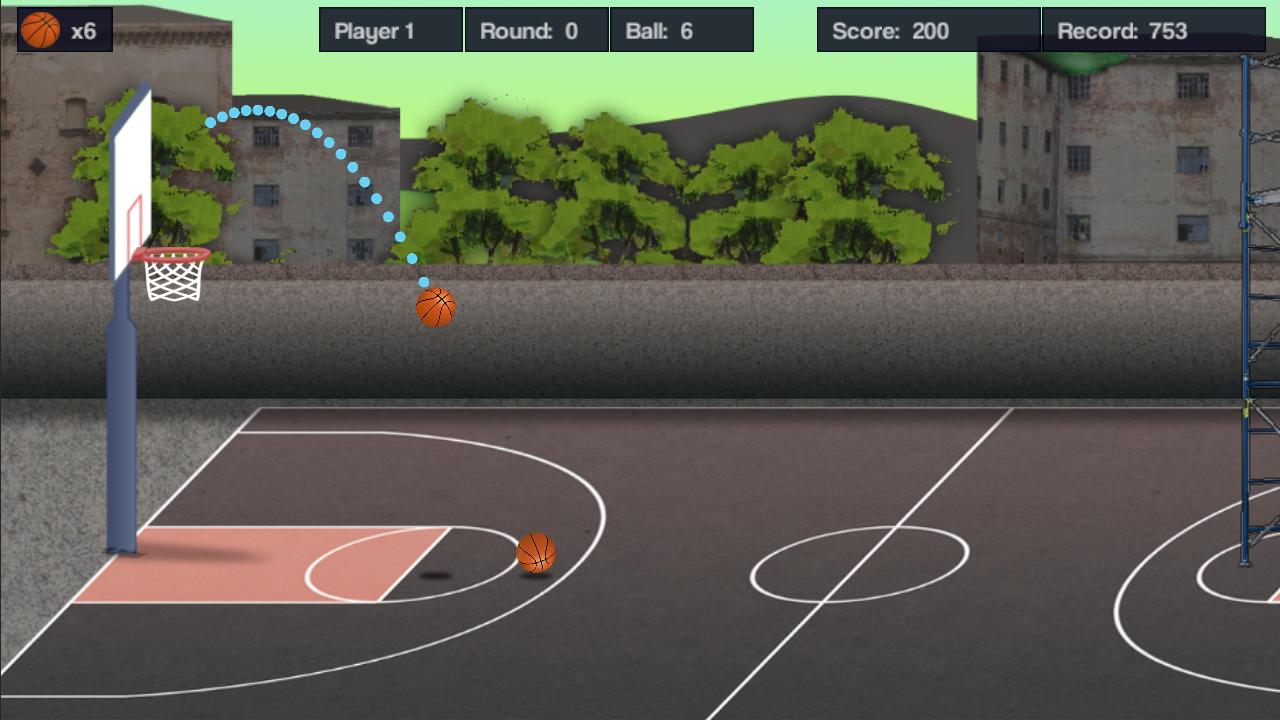
Task: Click the Player 1 panel
Action: (x=390, y=29)
